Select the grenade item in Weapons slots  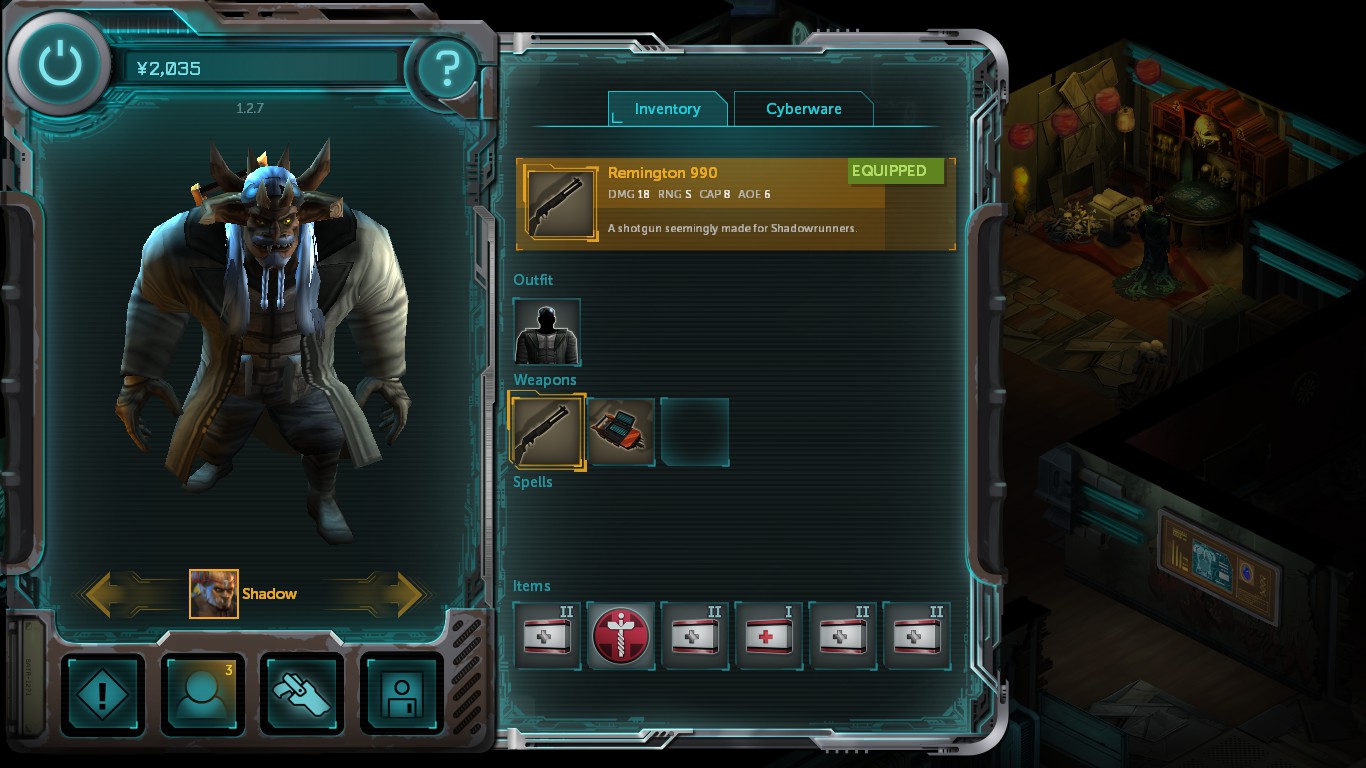pyautogui.click(x=621, y=430)
